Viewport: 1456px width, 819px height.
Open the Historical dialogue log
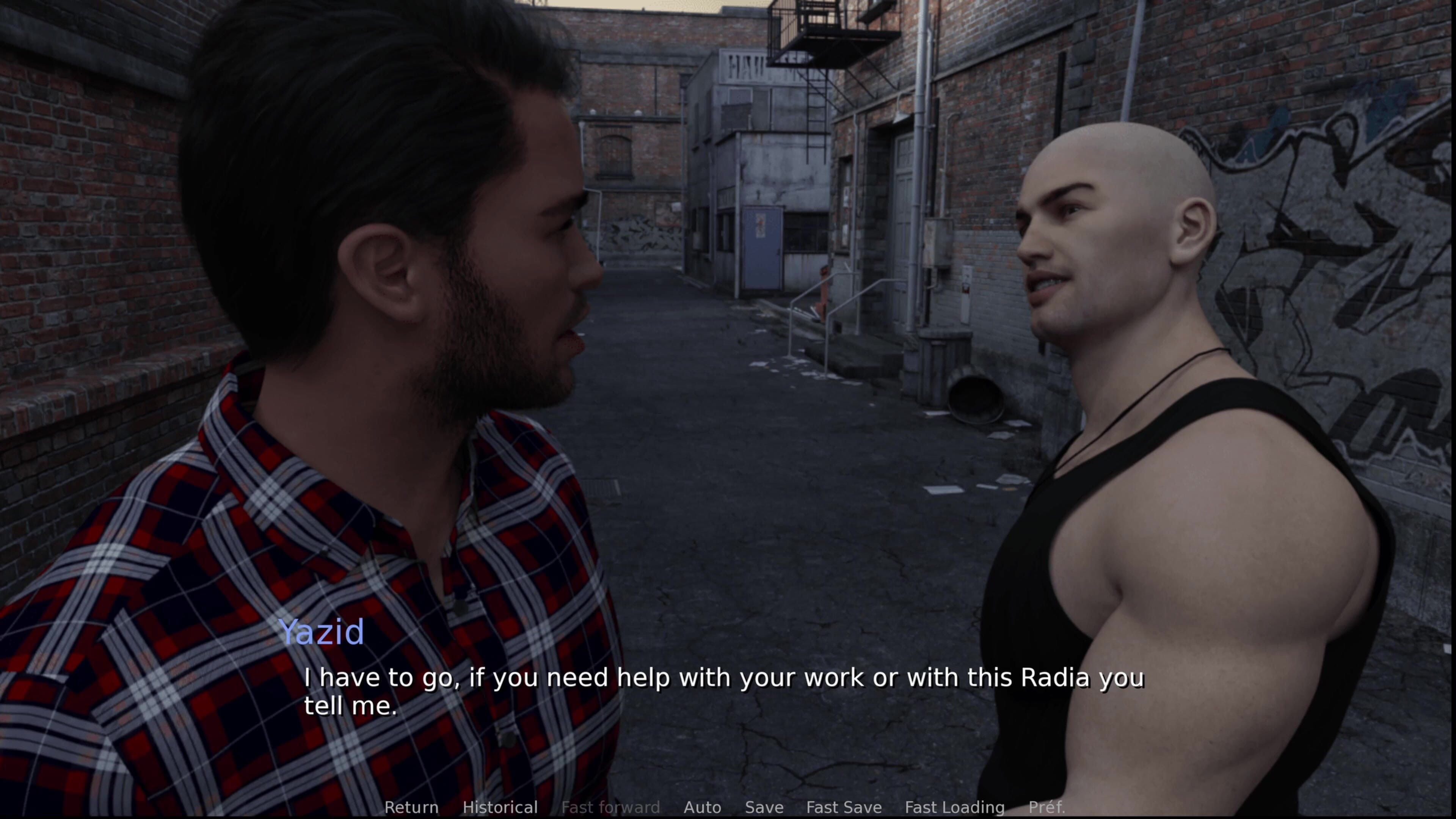pos(500,807)
